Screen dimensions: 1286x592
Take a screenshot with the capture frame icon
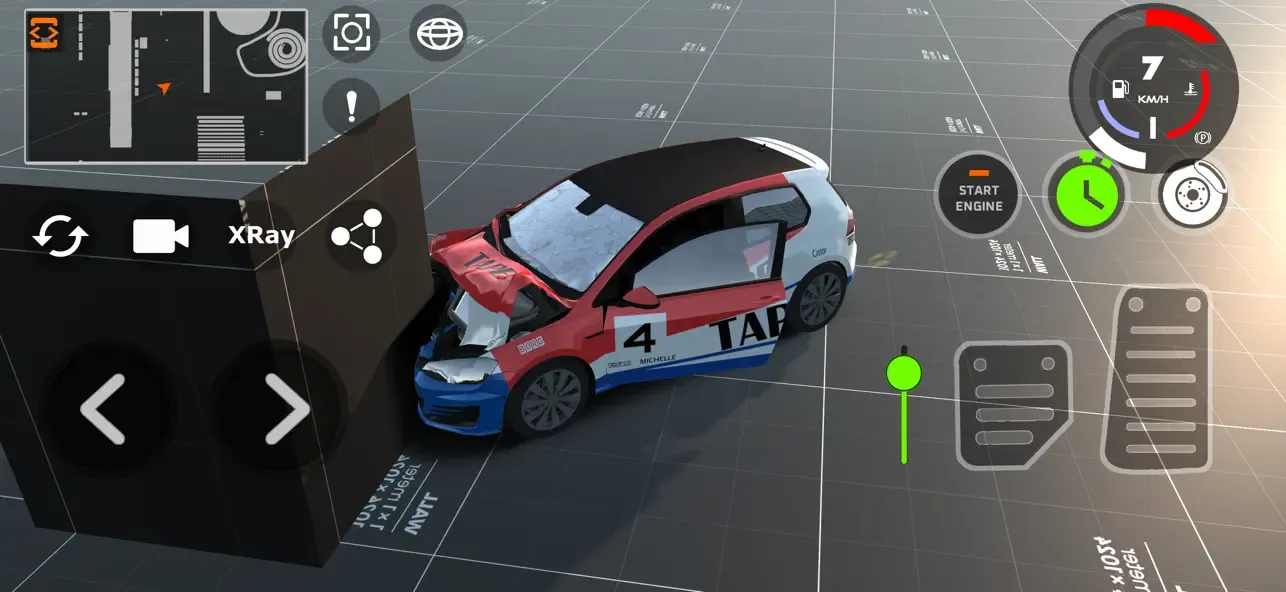point(351,35)
